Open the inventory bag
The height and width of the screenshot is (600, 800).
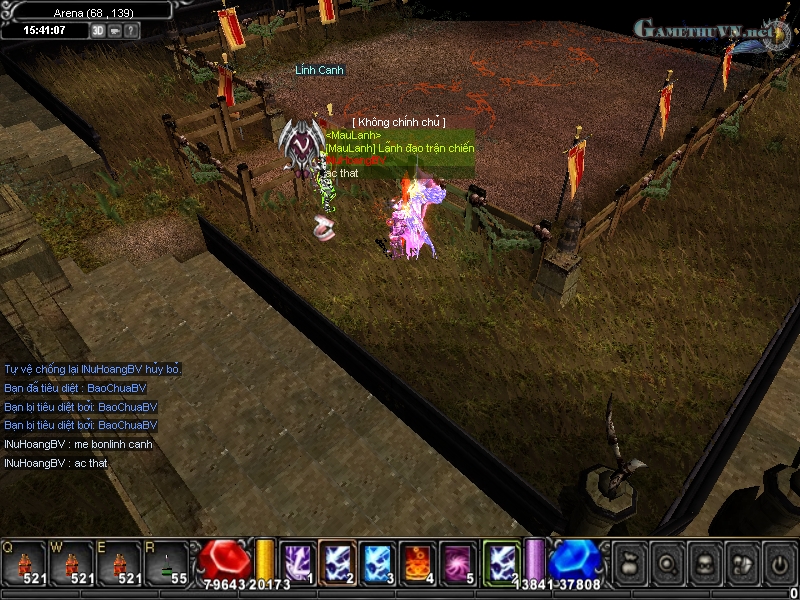point(629,563)
